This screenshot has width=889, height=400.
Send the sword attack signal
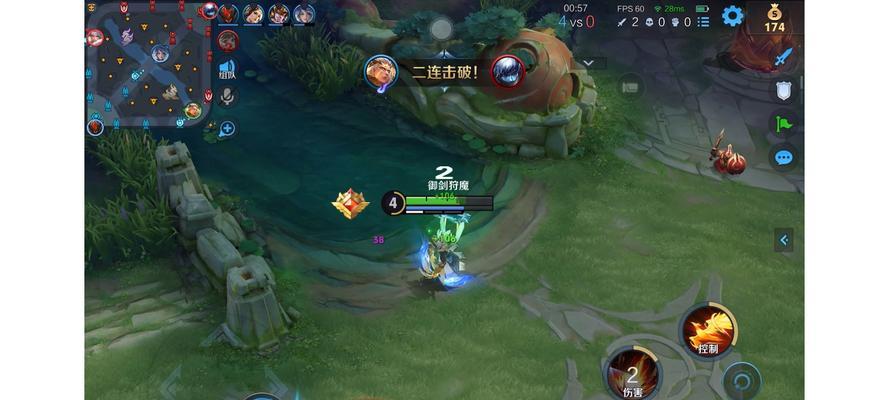point(784,56)
